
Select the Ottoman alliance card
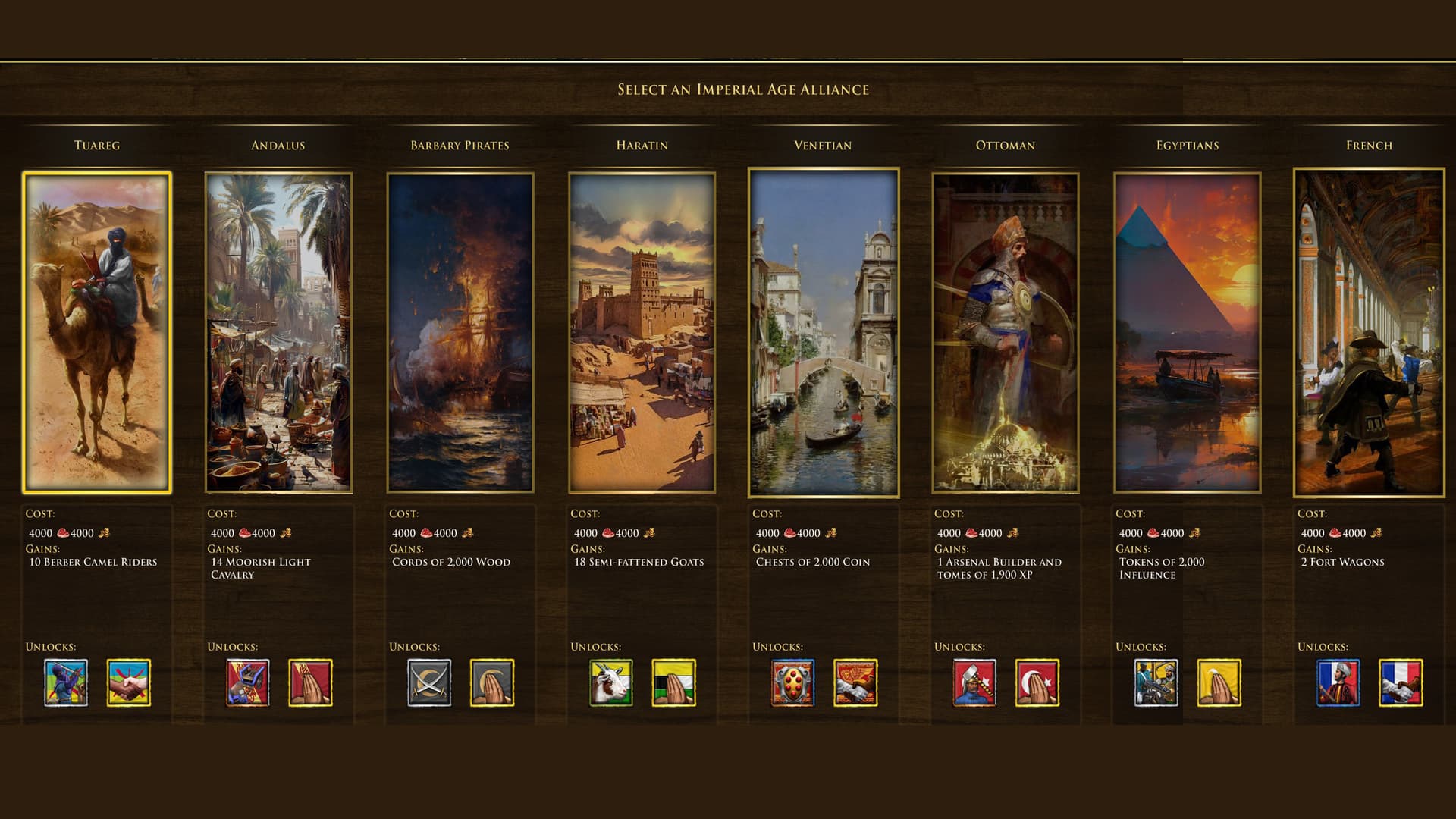[1005, 332]
